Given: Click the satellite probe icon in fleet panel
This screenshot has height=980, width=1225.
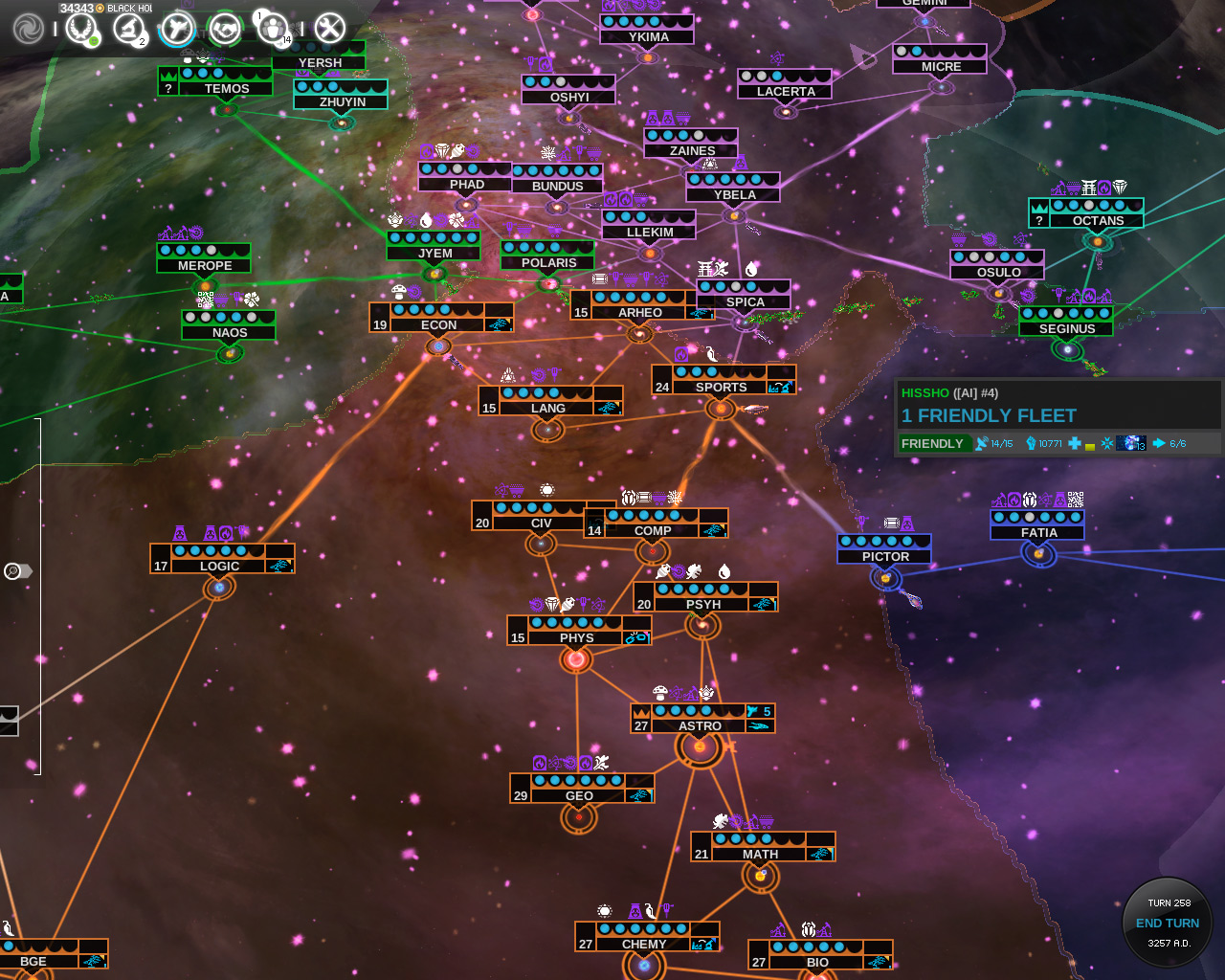Looking at the screenshot, I should 982,443.
